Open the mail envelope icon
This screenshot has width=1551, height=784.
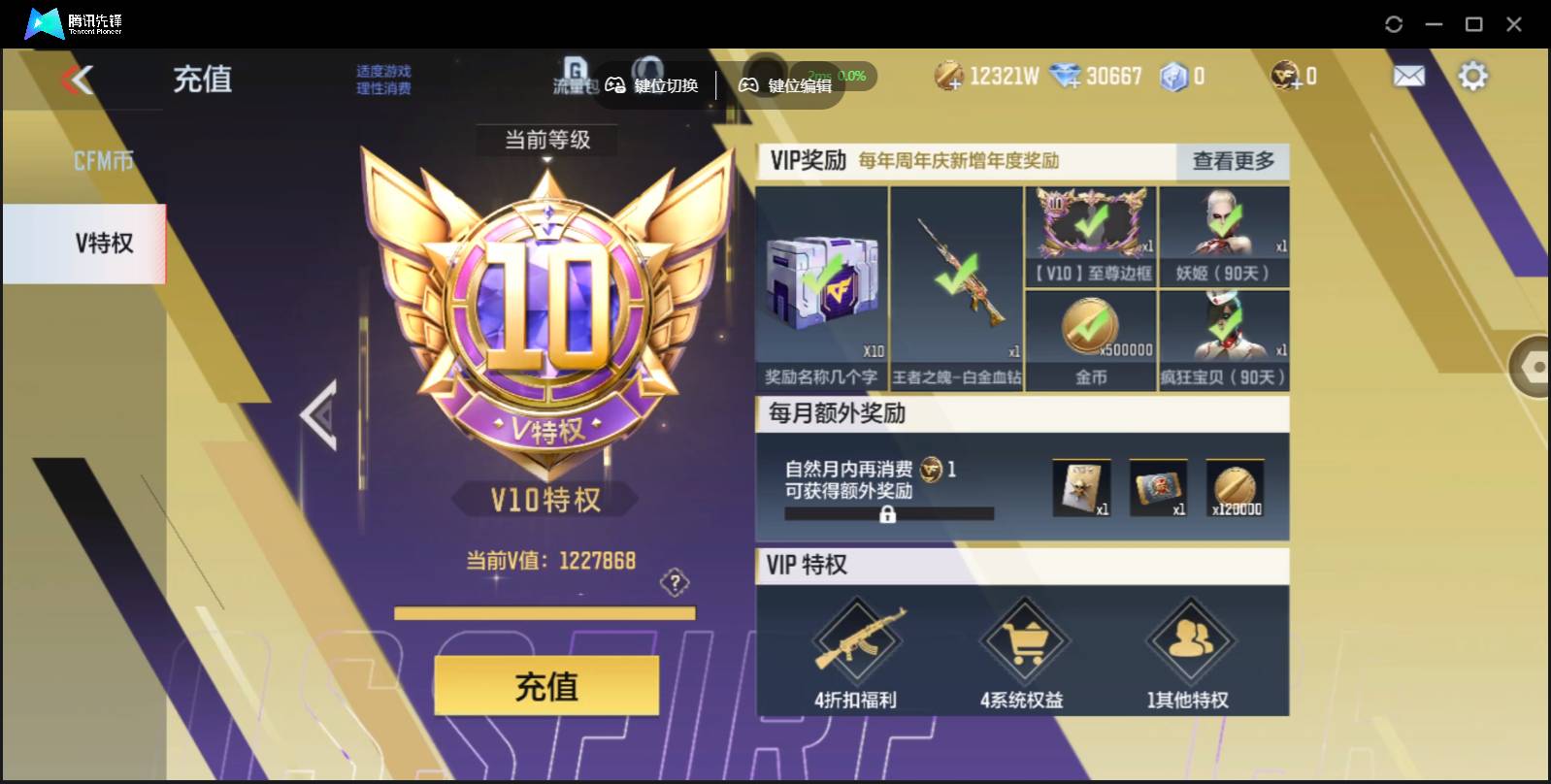1409,74
